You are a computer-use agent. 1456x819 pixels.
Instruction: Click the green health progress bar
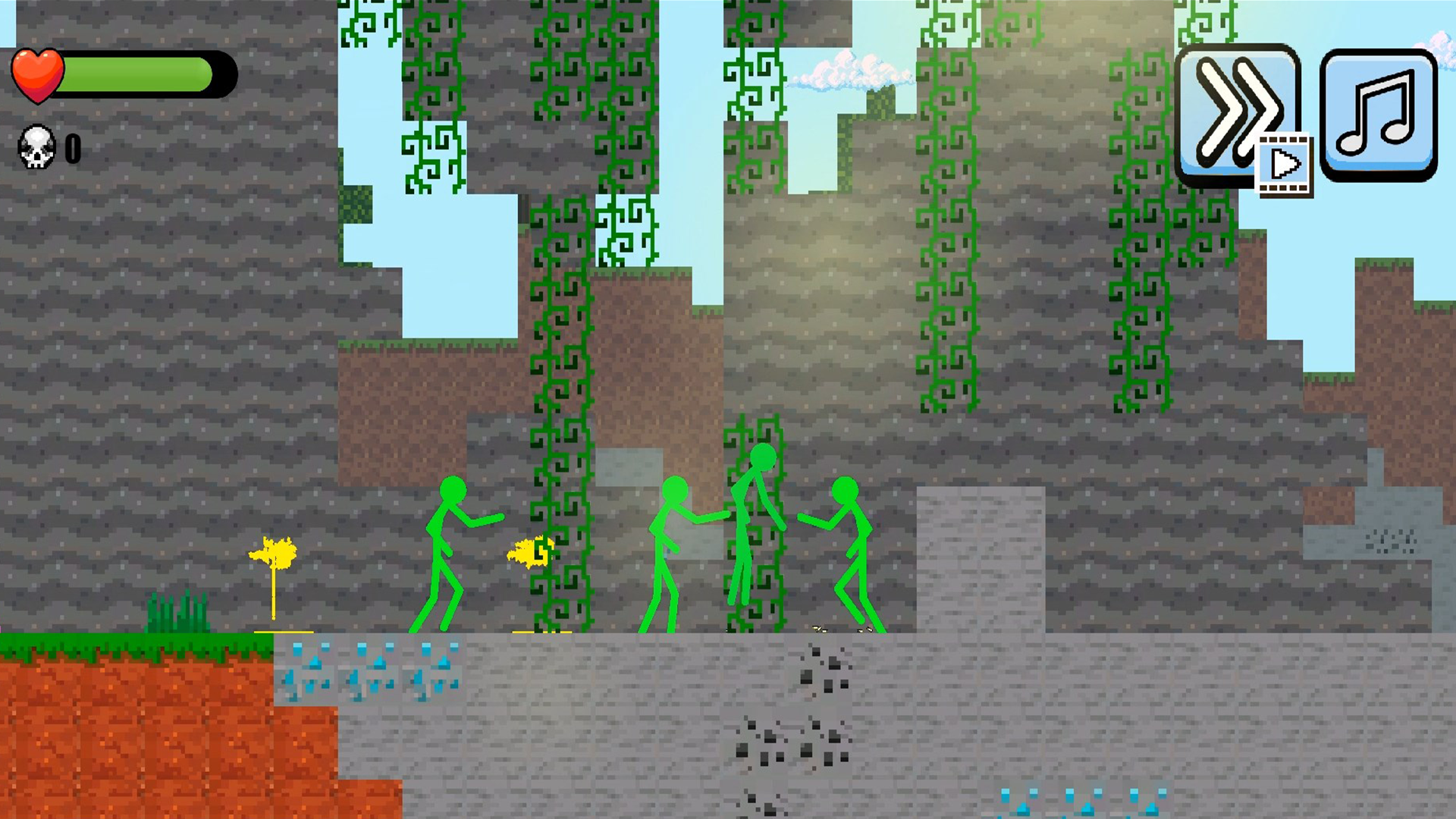point(136,74)
